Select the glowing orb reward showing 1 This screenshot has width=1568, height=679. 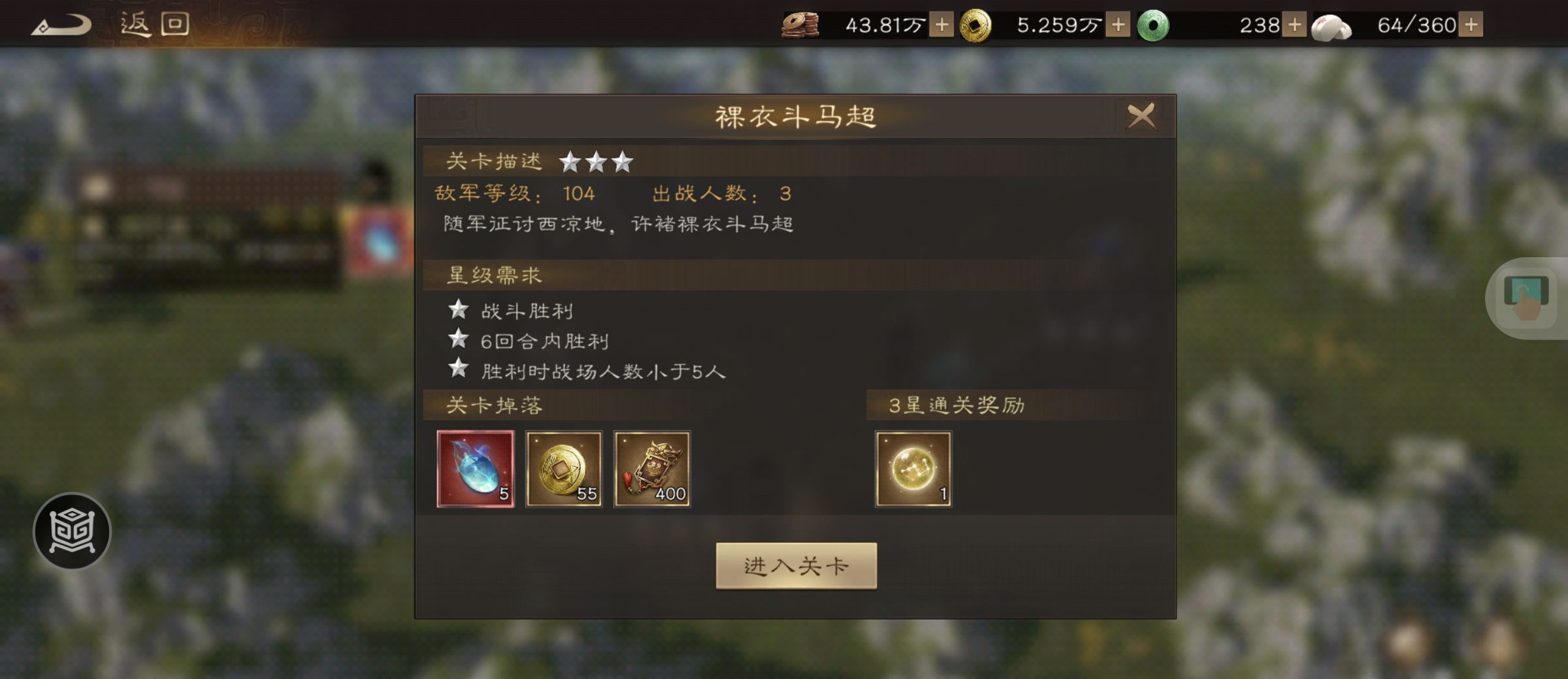[913, 469]
